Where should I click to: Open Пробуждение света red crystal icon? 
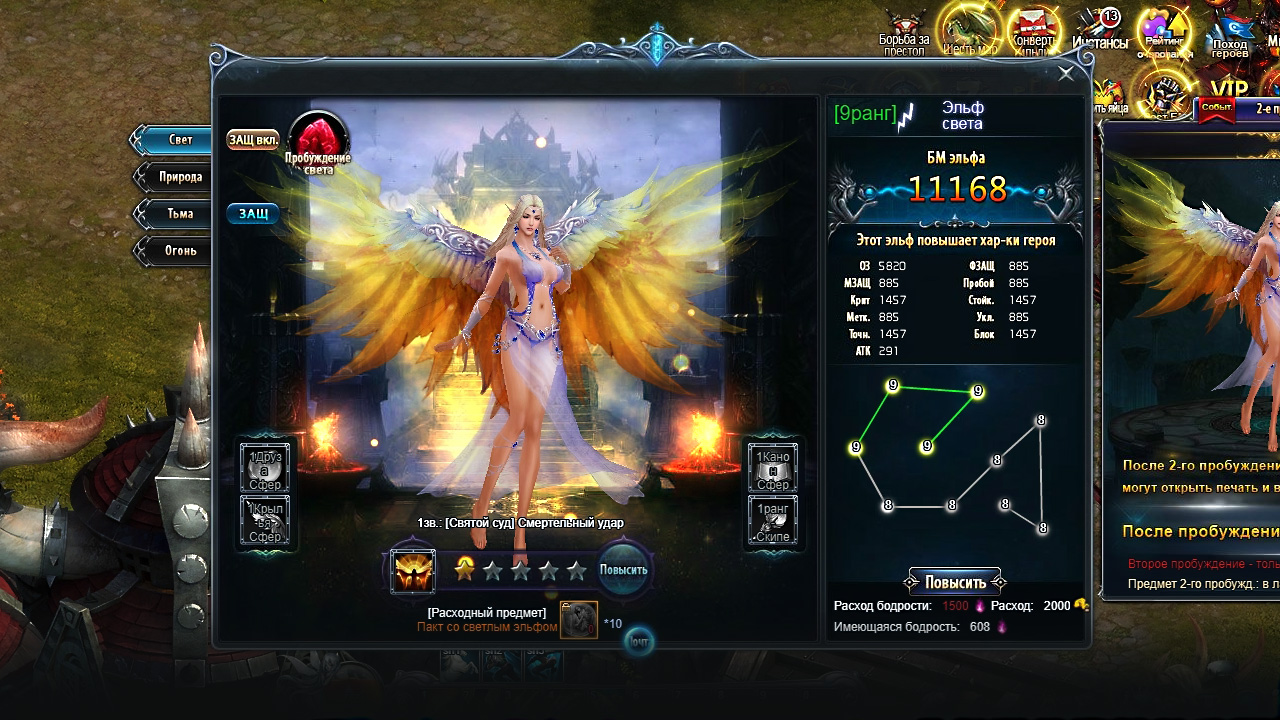pyautogui.click(x=318, y=139)
